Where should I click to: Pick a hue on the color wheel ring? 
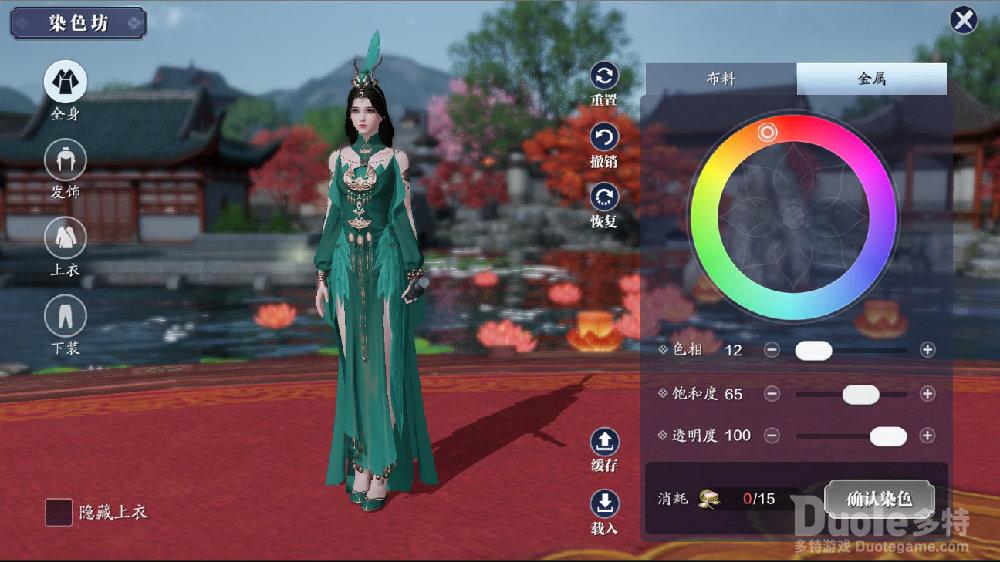(x=768, y=132)
